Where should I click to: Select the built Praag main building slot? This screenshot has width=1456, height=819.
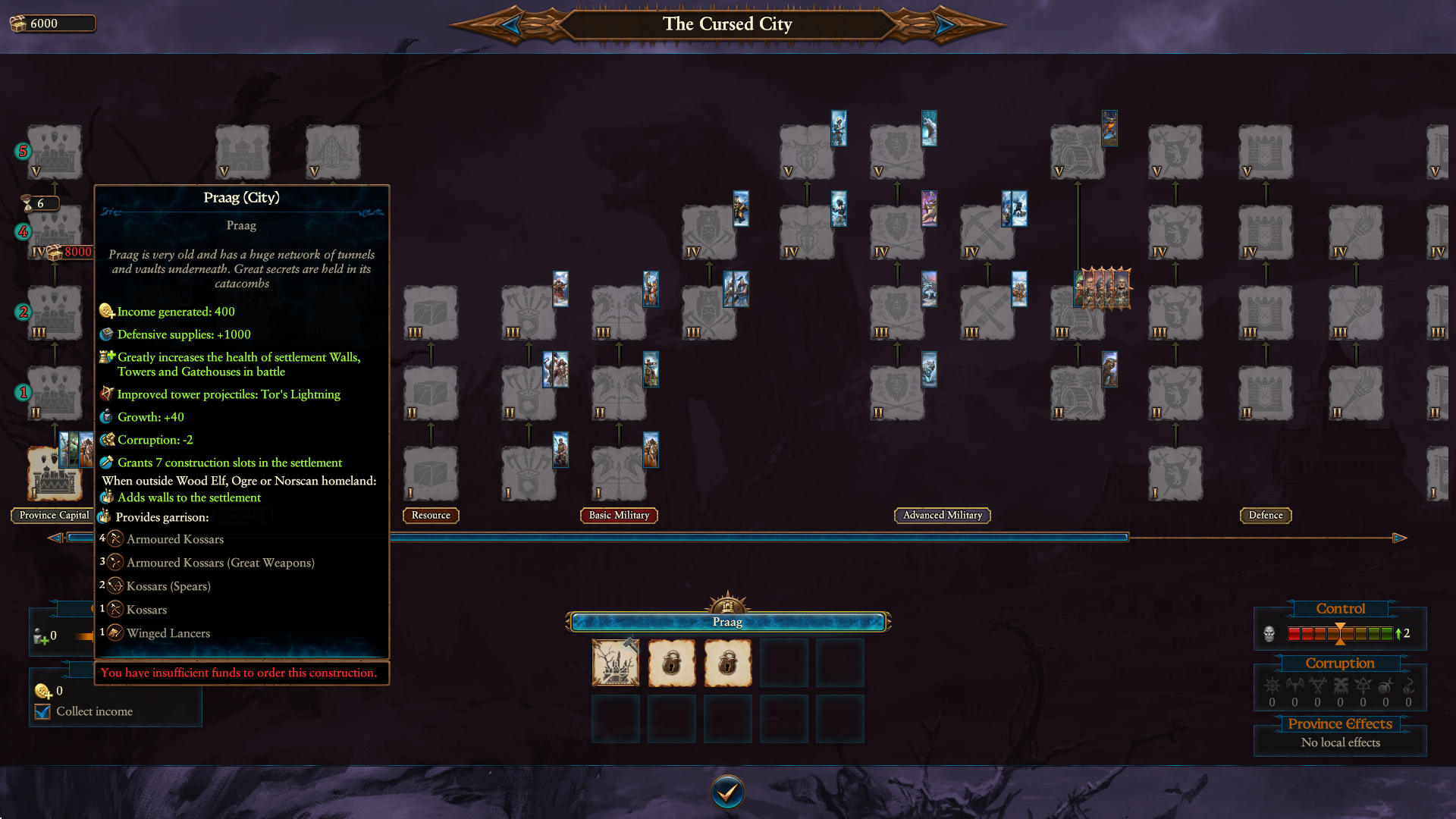(615, 663)
